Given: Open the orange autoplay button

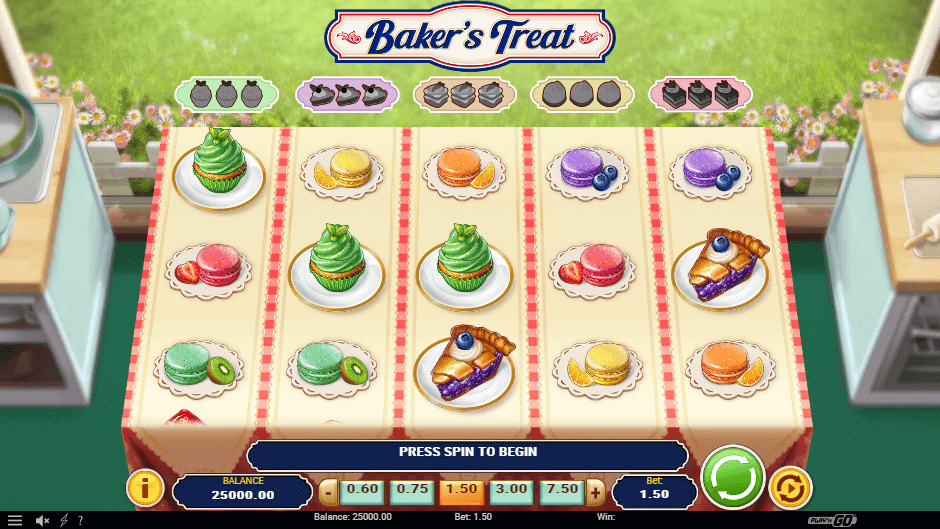Looking at the screenshot, I should tap(790, 488).
